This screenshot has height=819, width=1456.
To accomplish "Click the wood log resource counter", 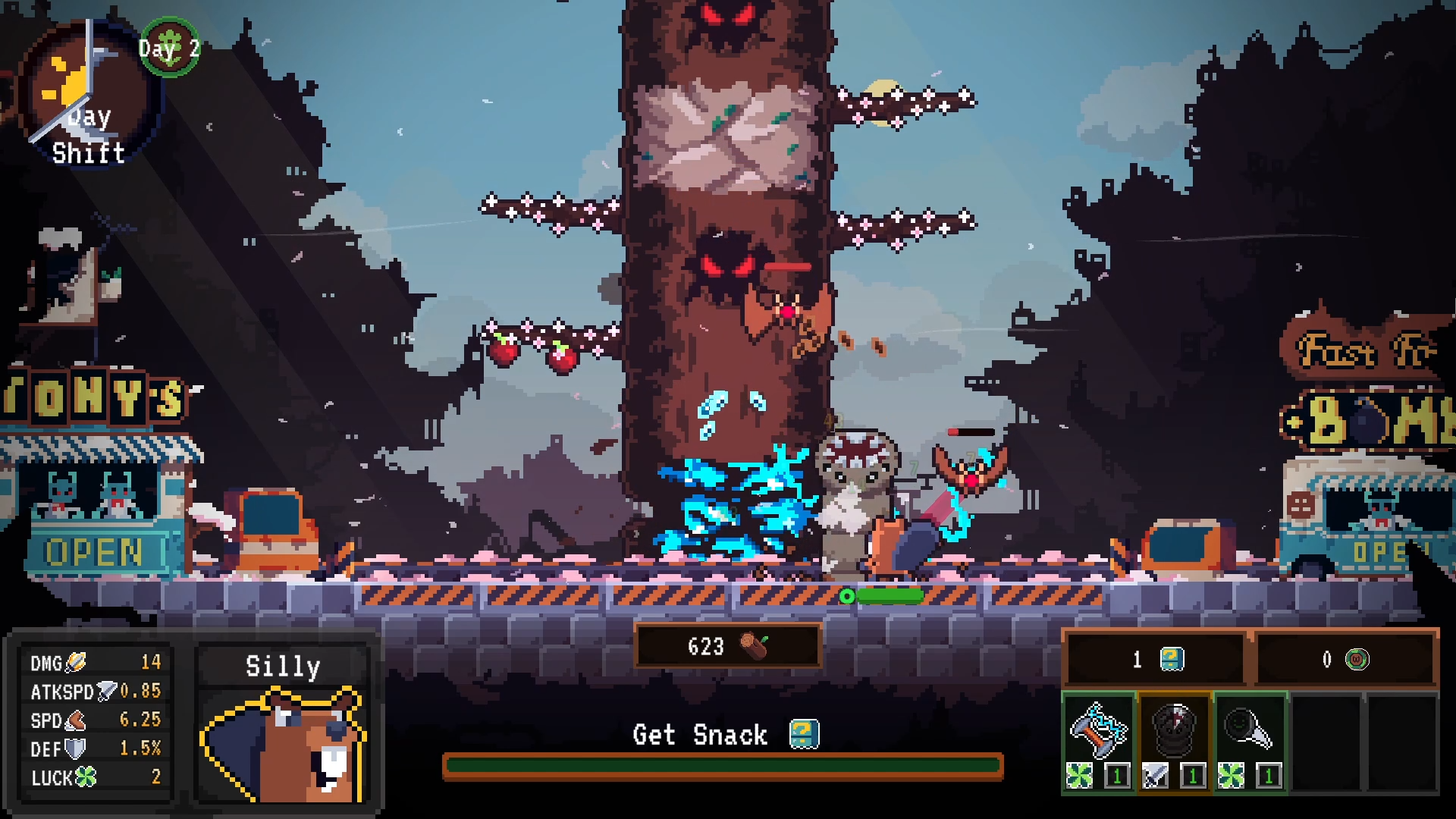I will pyautogui.click(x=727, y=646).
